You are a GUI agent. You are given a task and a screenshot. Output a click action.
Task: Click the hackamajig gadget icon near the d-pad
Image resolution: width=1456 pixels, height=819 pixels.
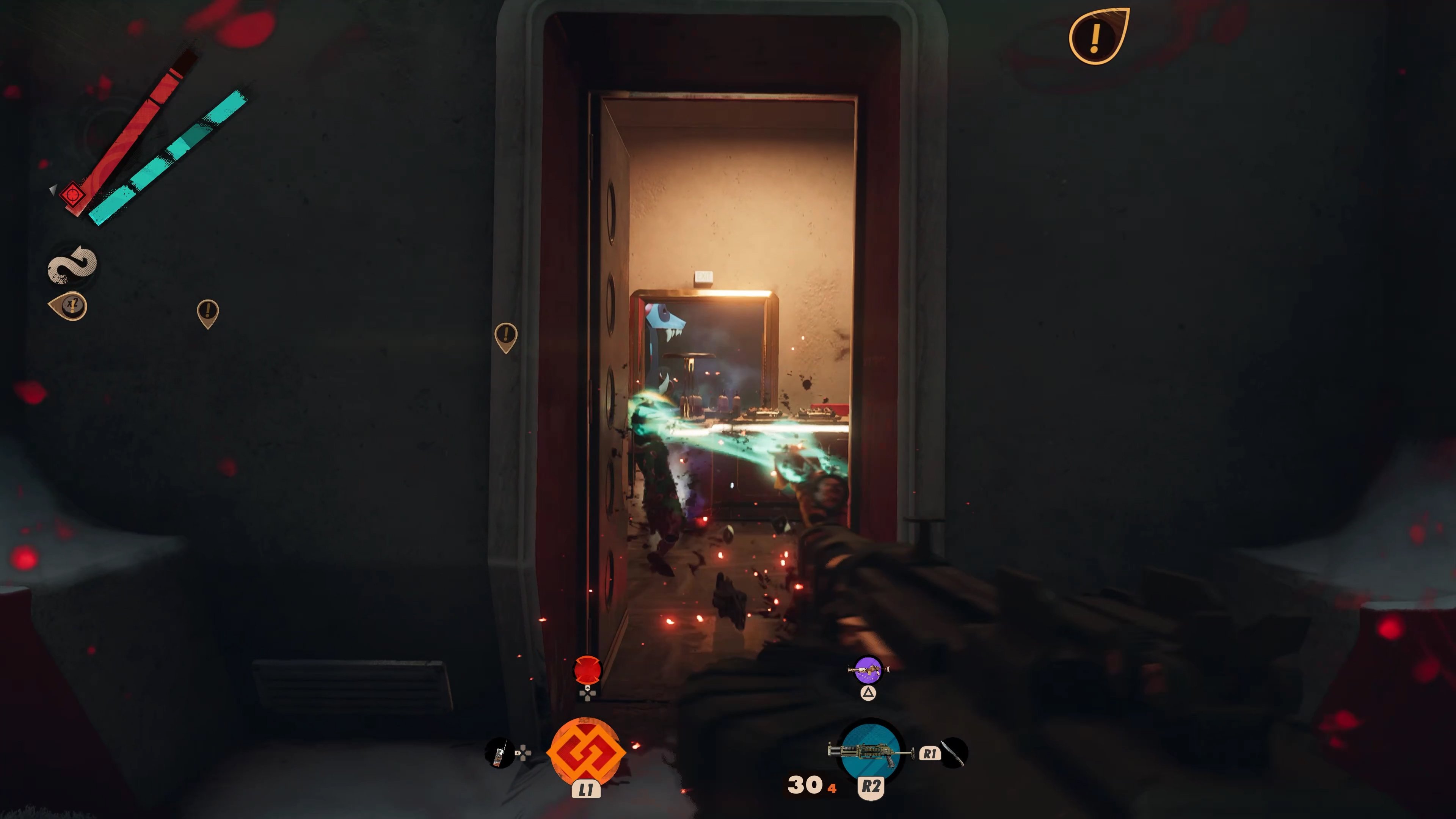pyautogui.click(x=500, y=752)
